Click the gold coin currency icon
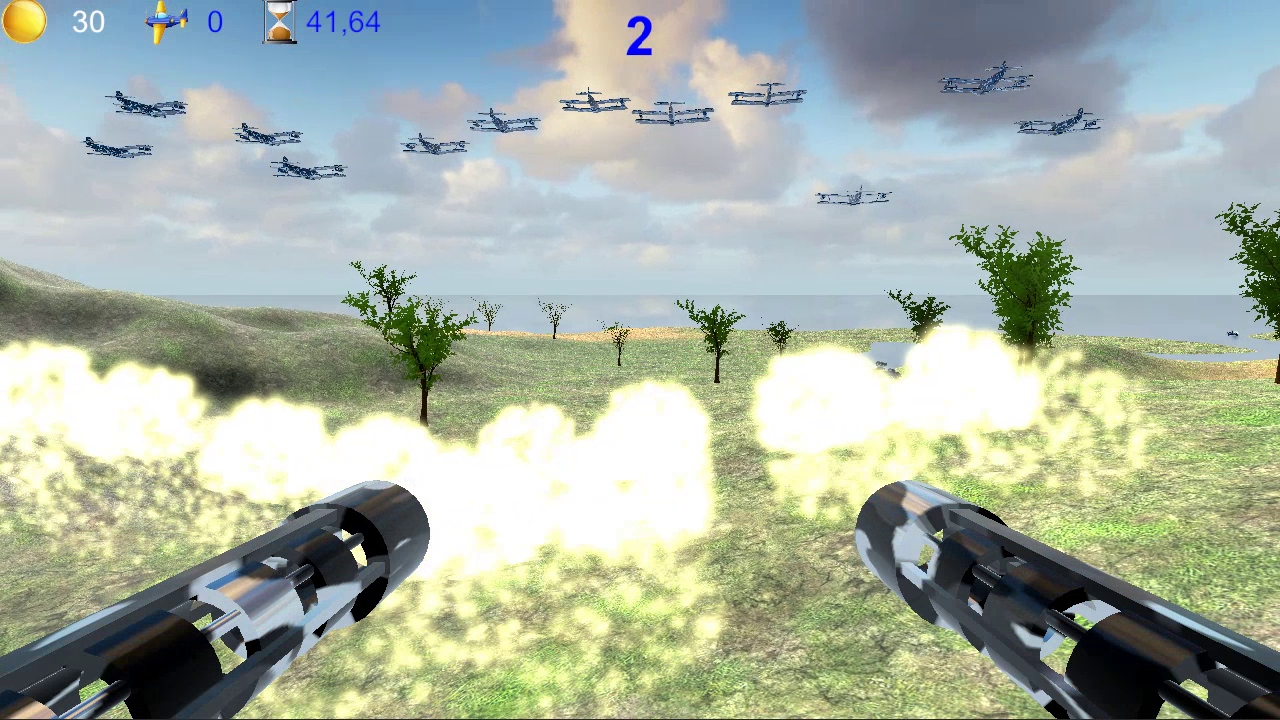The width and height of the screenshot is (1280, 720). point(22,21)
